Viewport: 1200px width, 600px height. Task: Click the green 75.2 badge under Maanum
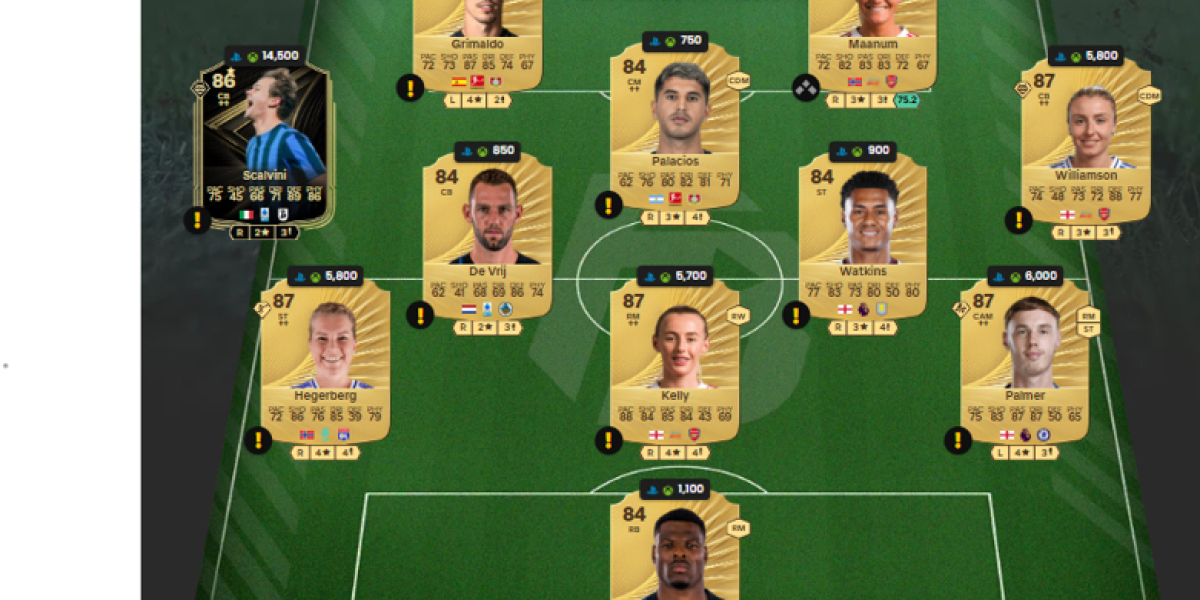[x=906, y=100]
